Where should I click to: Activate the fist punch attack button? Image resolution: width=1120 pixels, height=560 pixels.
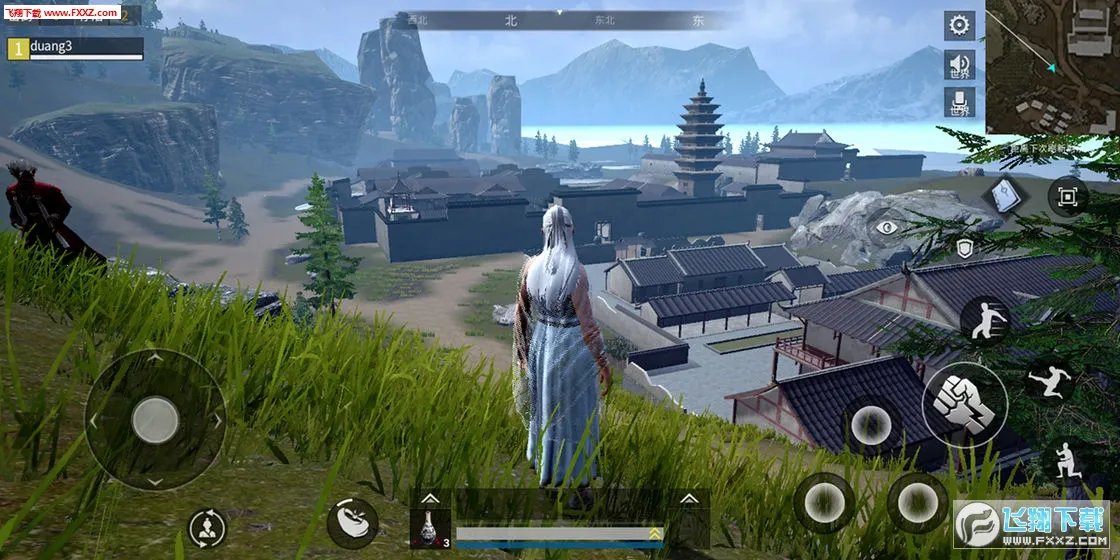coord(964,405)
